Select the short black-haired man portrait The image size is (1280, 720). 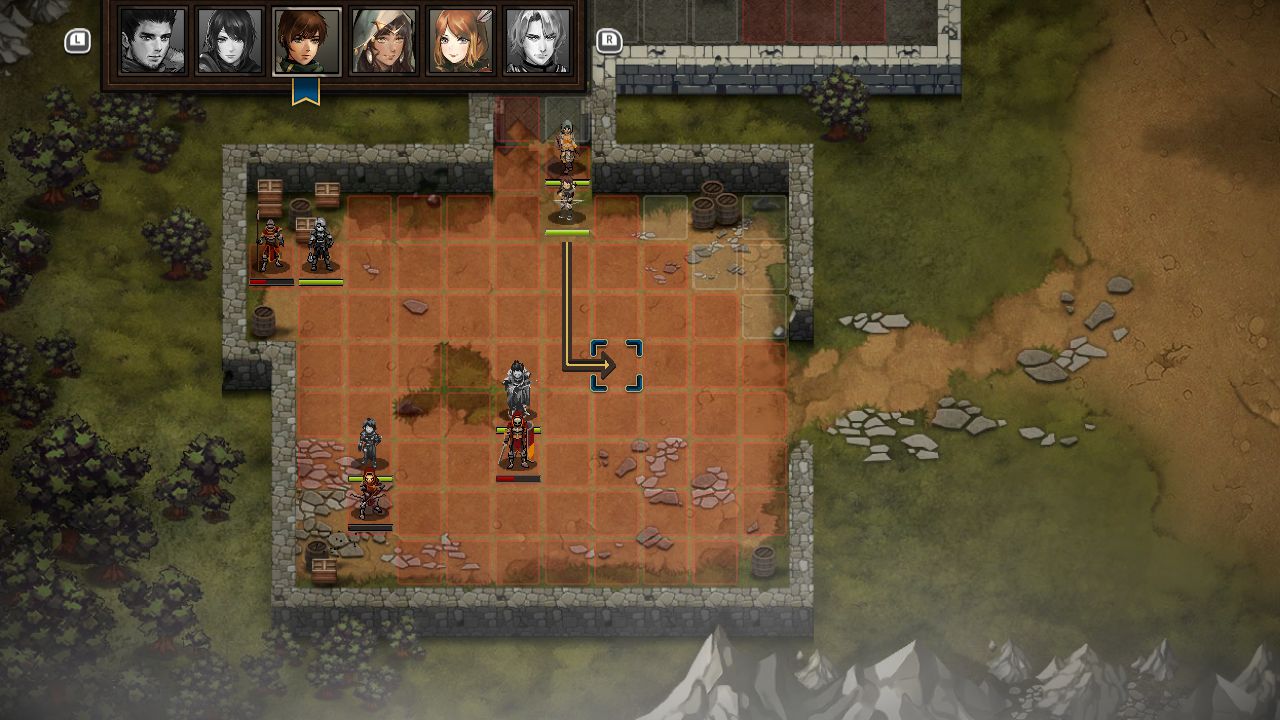coord(153,41)
